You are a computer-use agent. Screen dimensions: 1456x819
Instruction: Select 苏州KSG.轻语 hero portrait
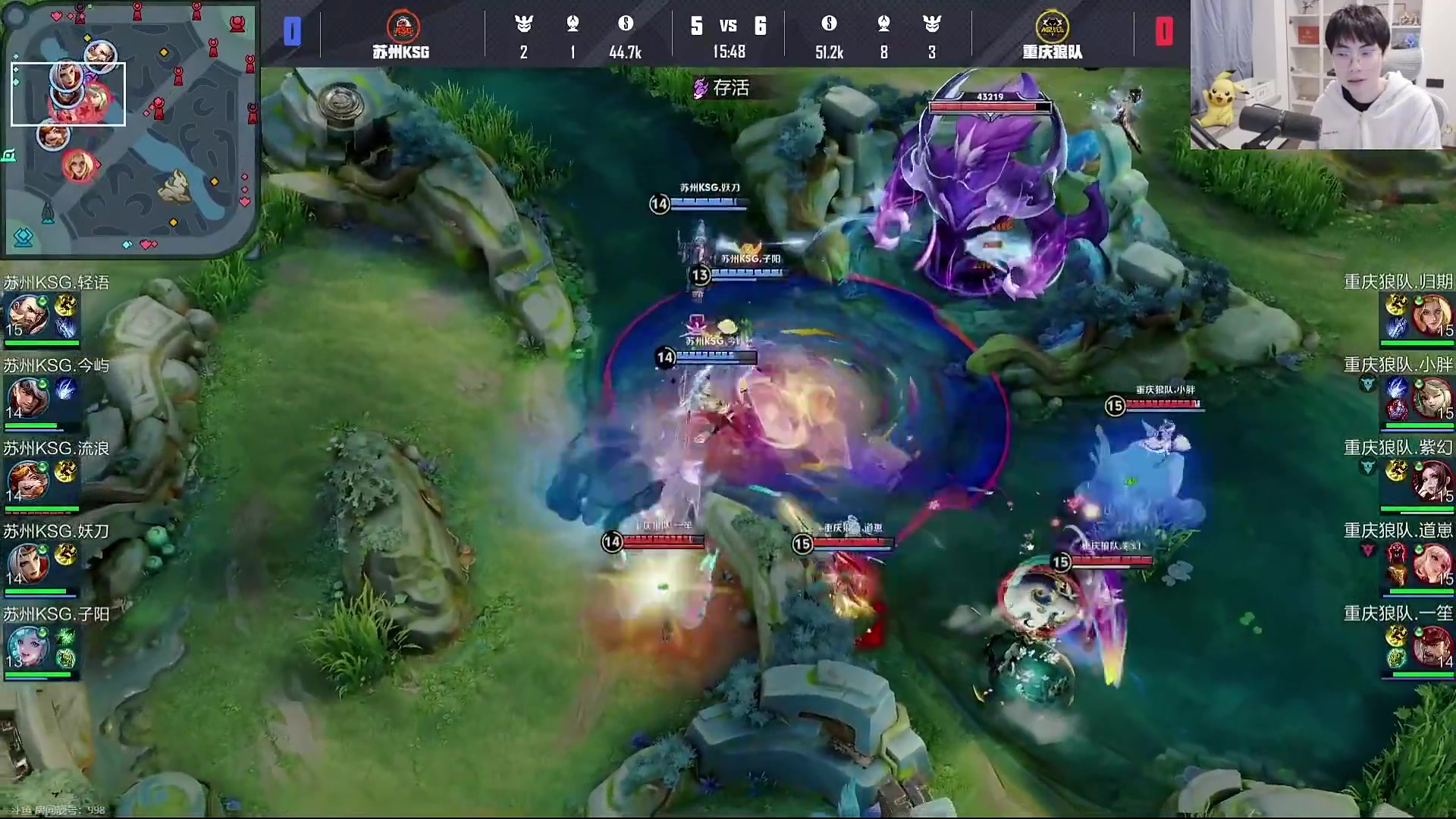pyautogui.click(x=27, y=315)
